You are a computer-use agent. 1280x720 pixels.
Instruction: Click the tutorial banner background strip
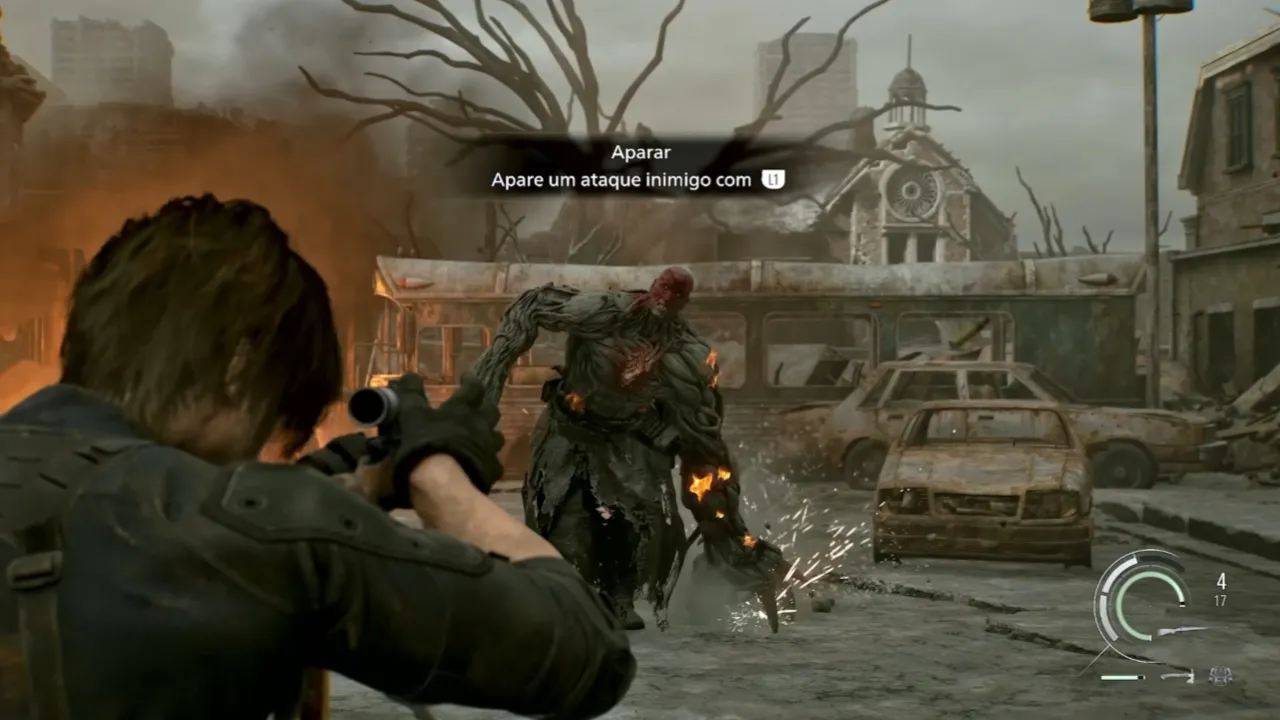(x=640, y=165)
